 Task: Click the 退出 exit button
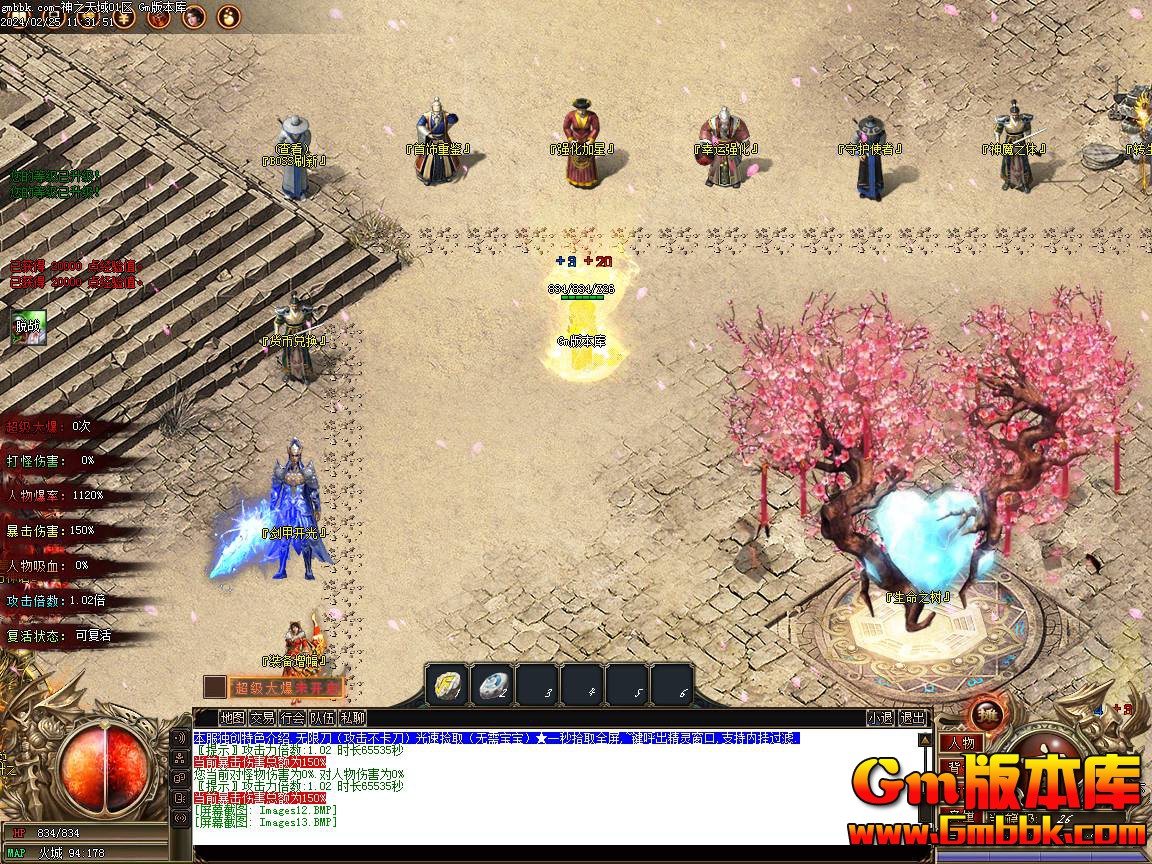pyautogui.click(x=912, y=718)
